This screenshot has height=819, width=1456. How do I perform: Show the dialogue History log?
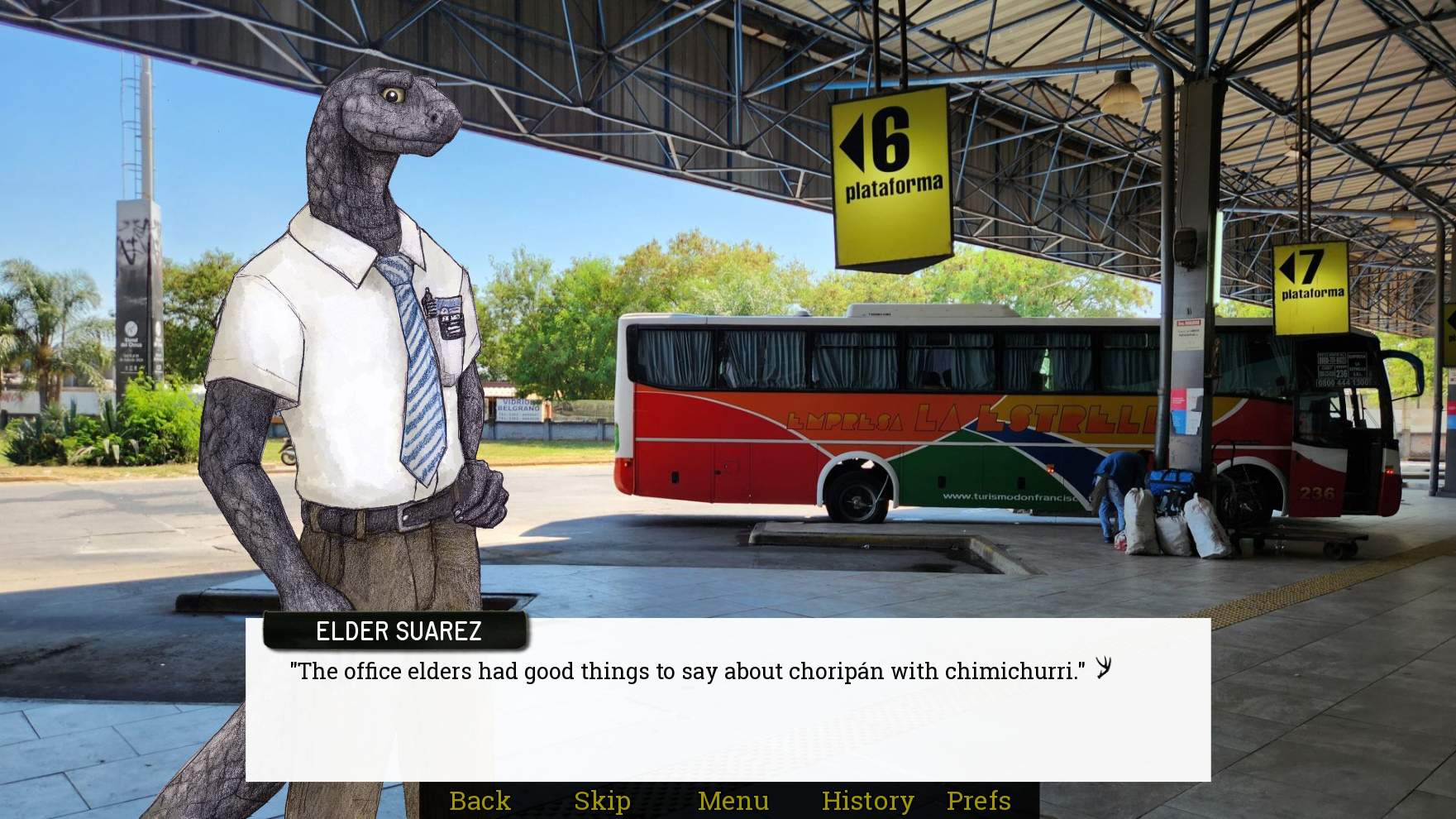click(x=867, y=801)
